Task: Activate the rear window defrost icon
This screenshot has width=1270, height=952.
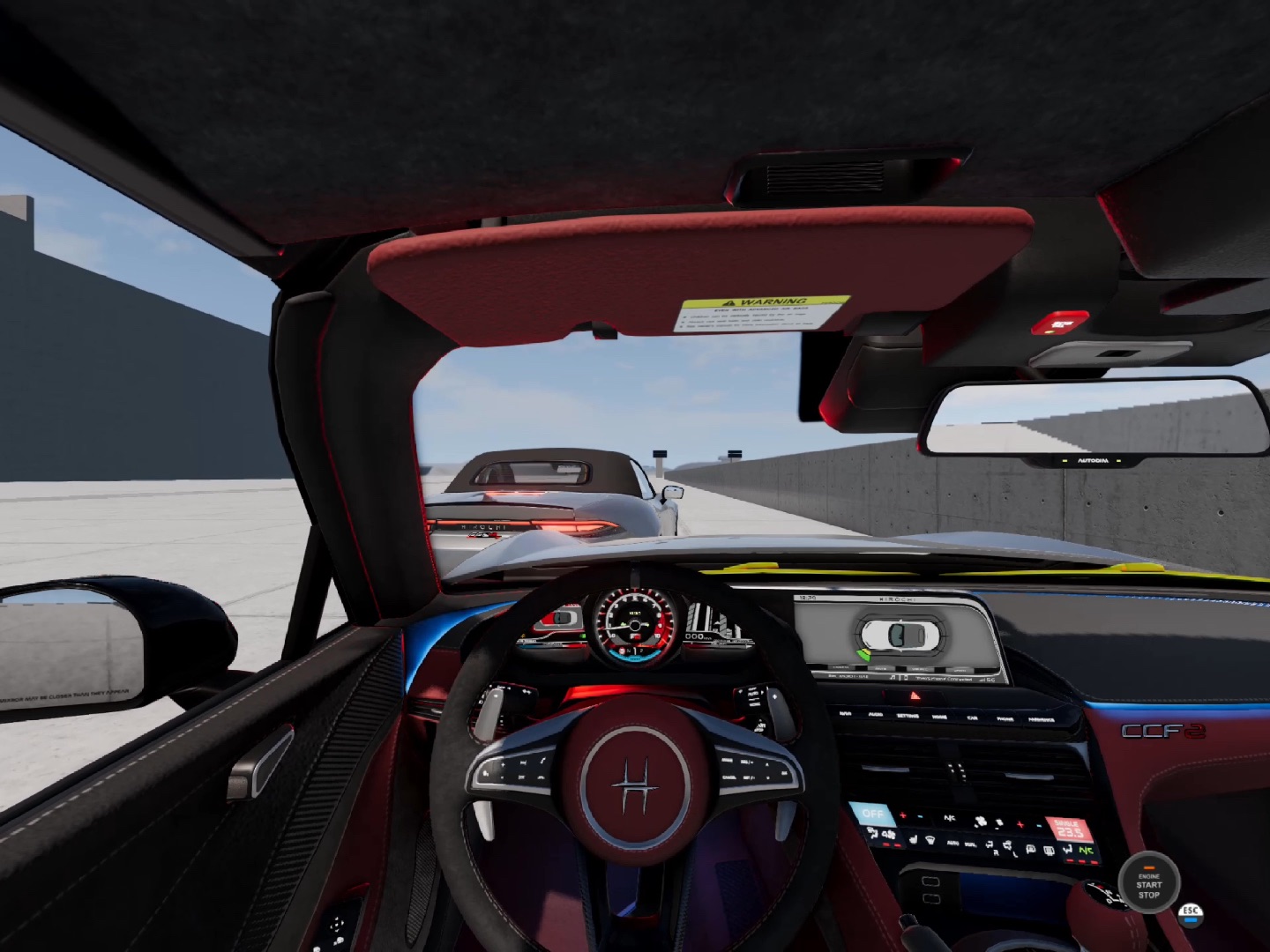Action: tap(1049, 850)
